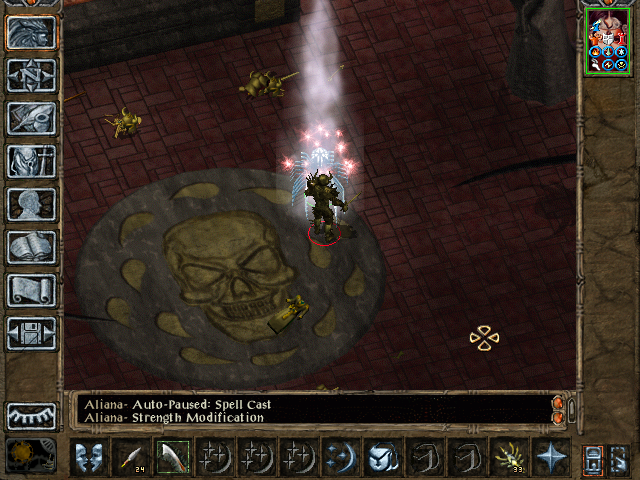Open the inventory screen
The width and height of the screenshot is (640, 480).
click(32, 161)
